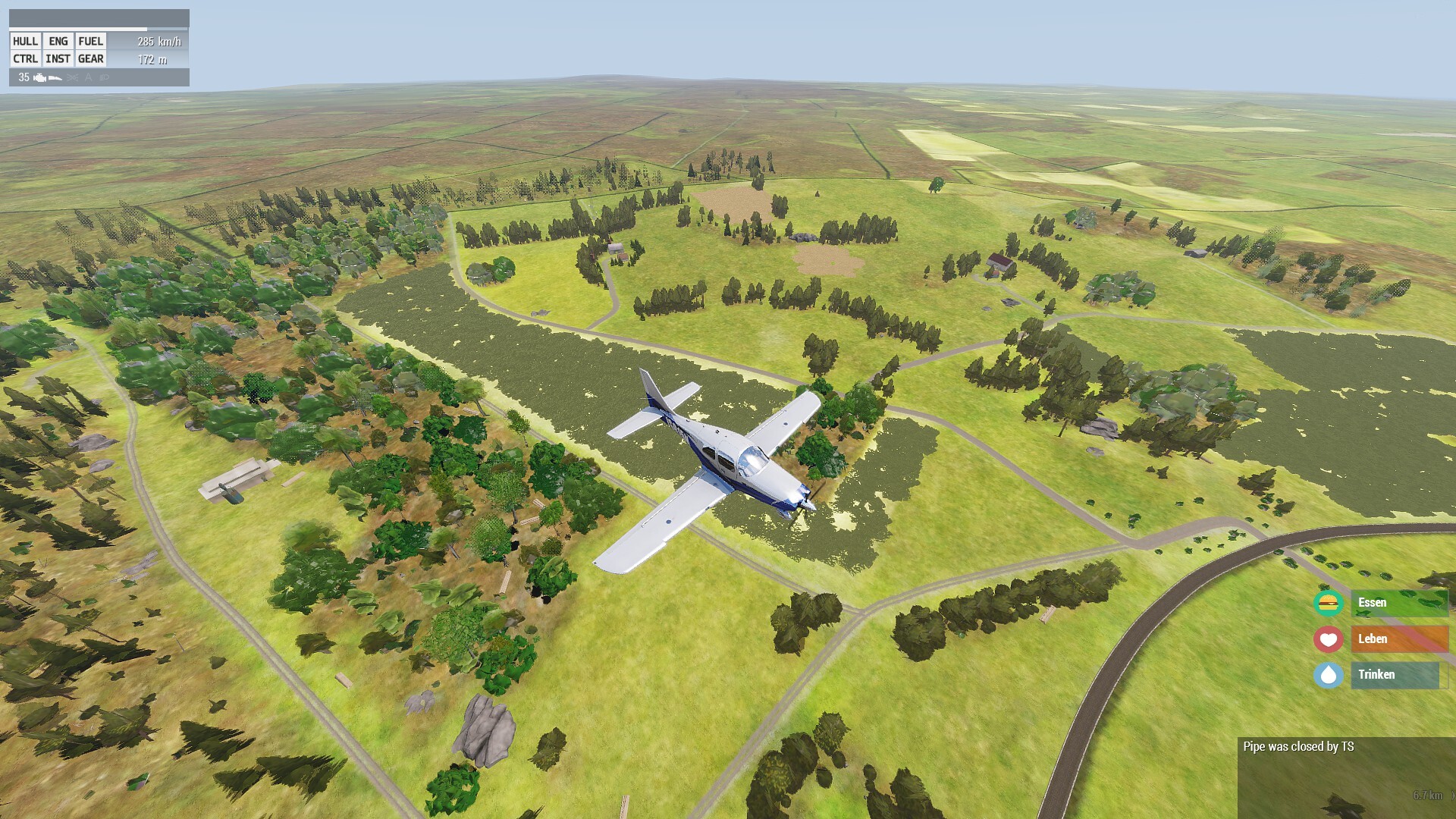Click the HULL damage indicator
Image resolution: width=1456 pixels, height=819 pixels.
coord(25,42)
